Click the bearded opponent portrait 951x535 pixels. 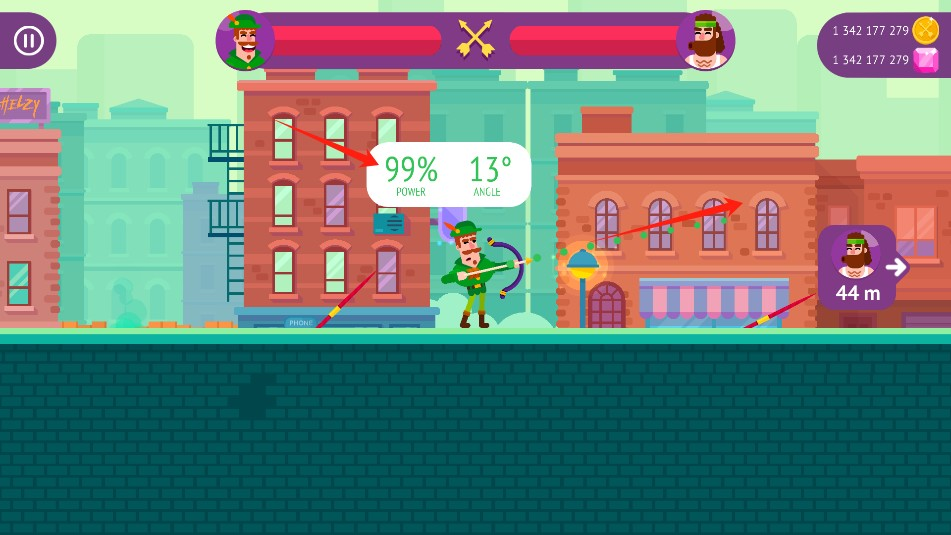[x=705, y=41]
